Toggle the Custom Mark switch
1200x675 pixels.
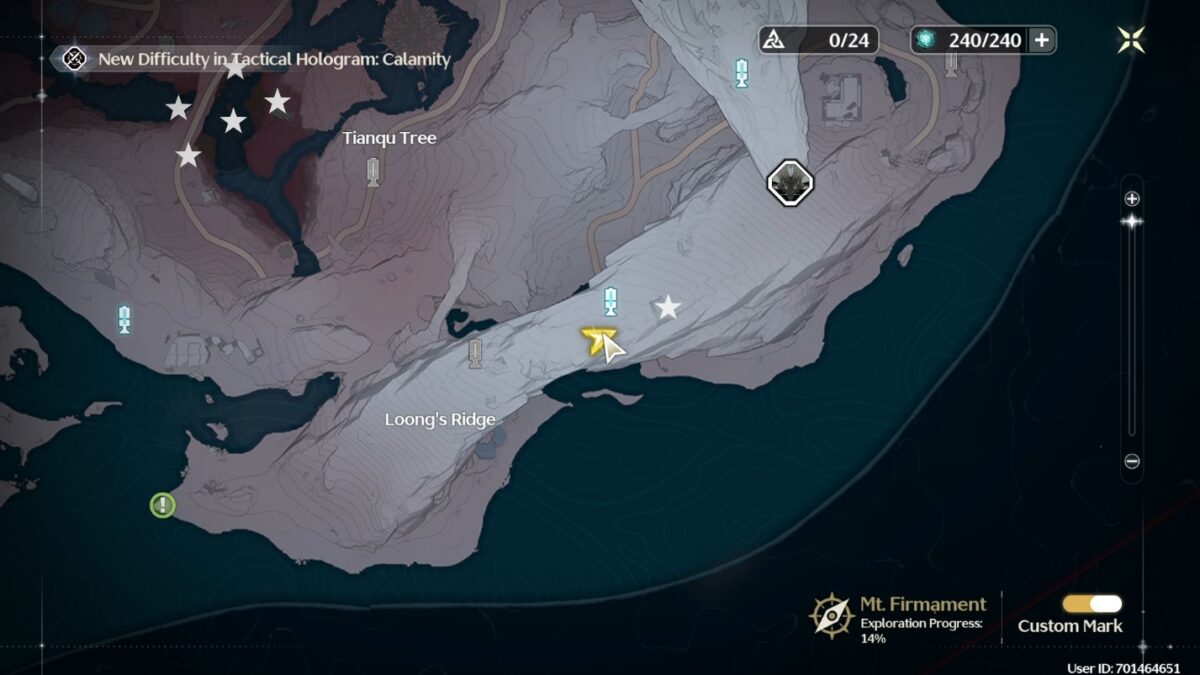pos(1092,604)
